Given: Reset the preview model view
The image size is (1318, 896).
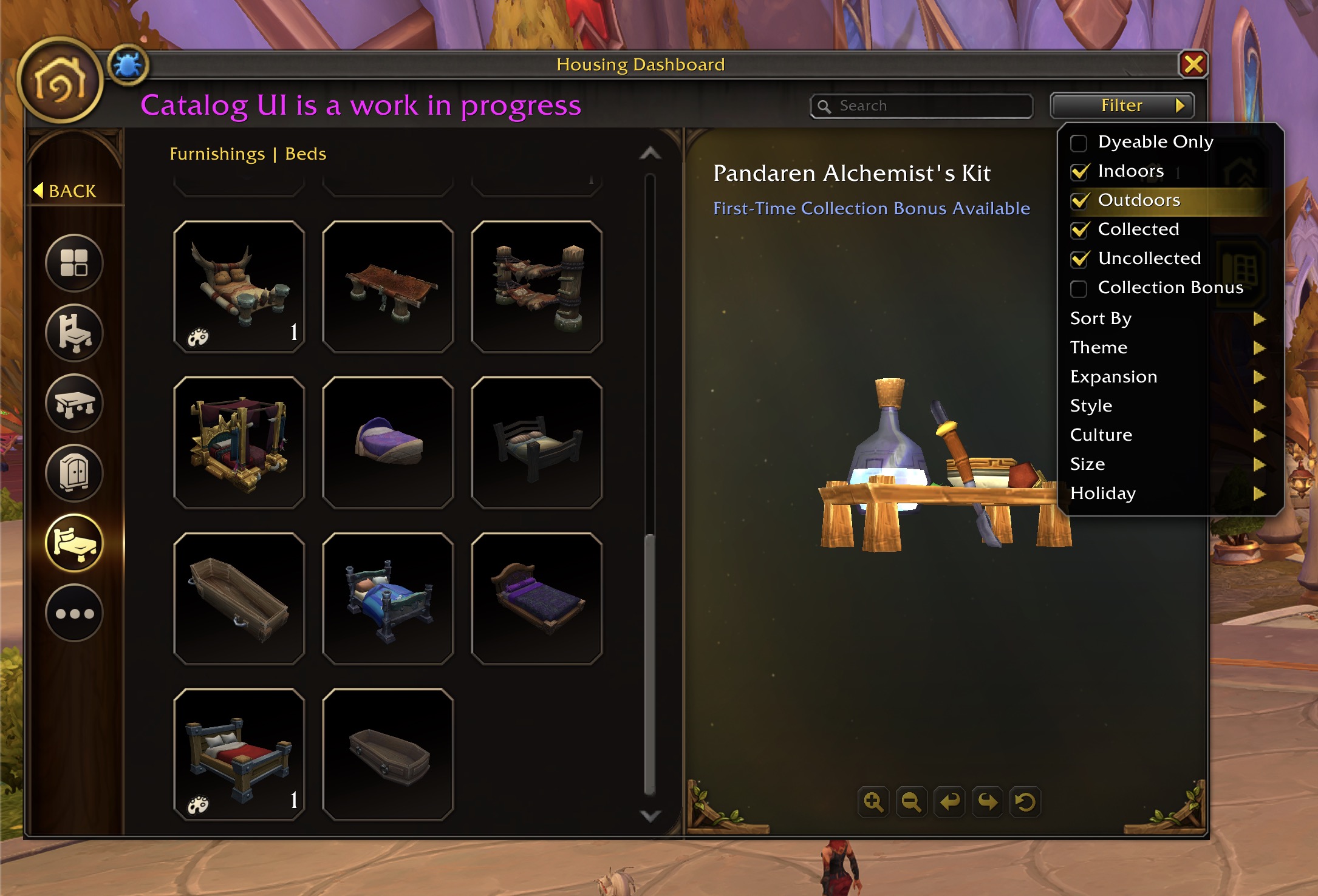Looking at the screenshot, I should coord(1025,802).
